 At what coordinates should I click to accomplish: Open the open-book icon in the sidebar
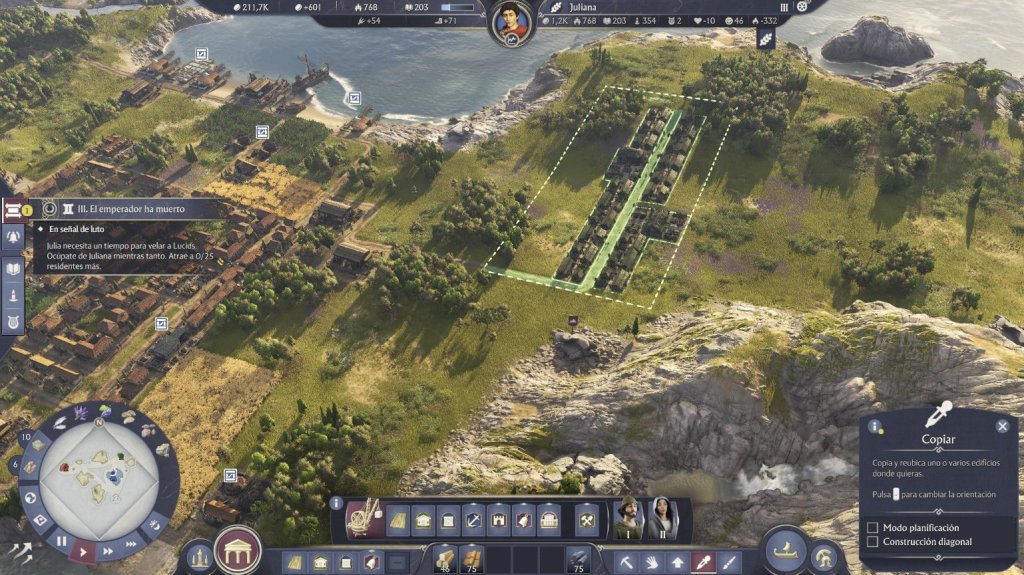pos(13,267)
